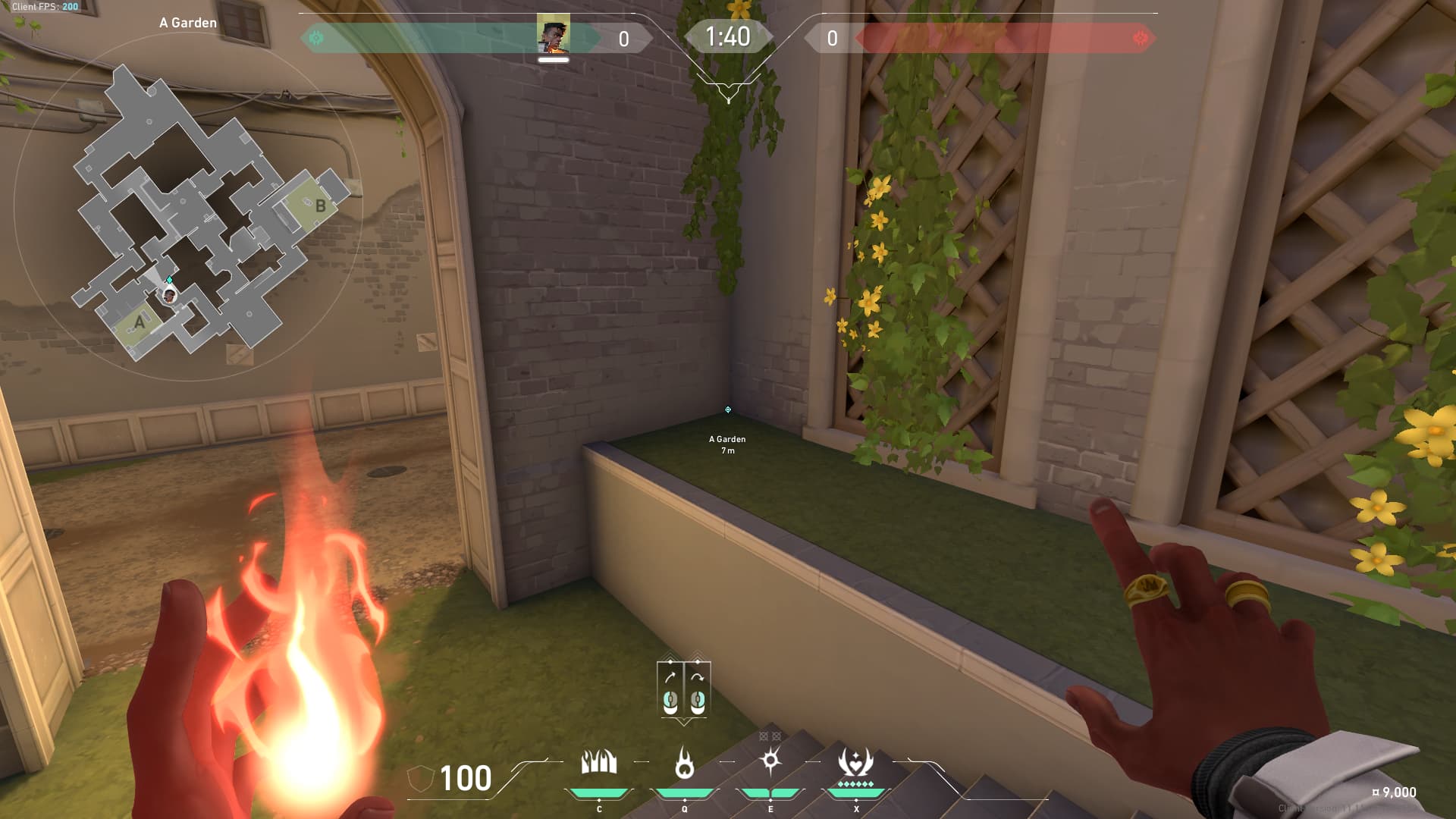The height and width of the screenshot is (819, 1456).
Task: Click the A Garden ping marker
Action: [x=728, y=410]
